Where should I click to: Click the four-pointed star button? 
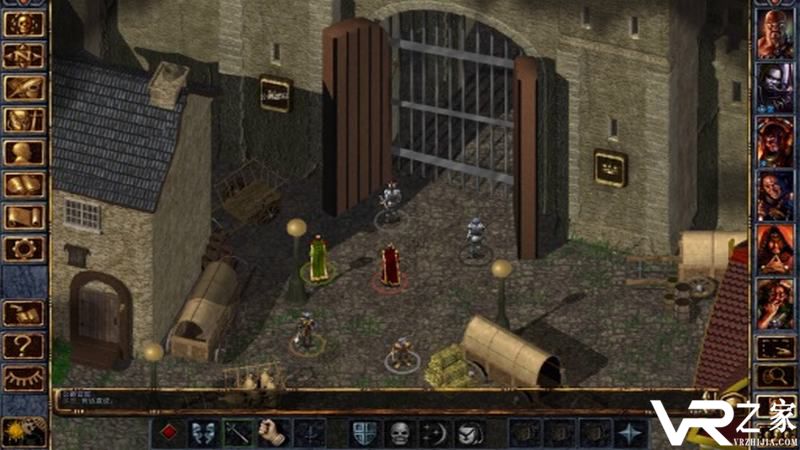click(x=631, y=433)
